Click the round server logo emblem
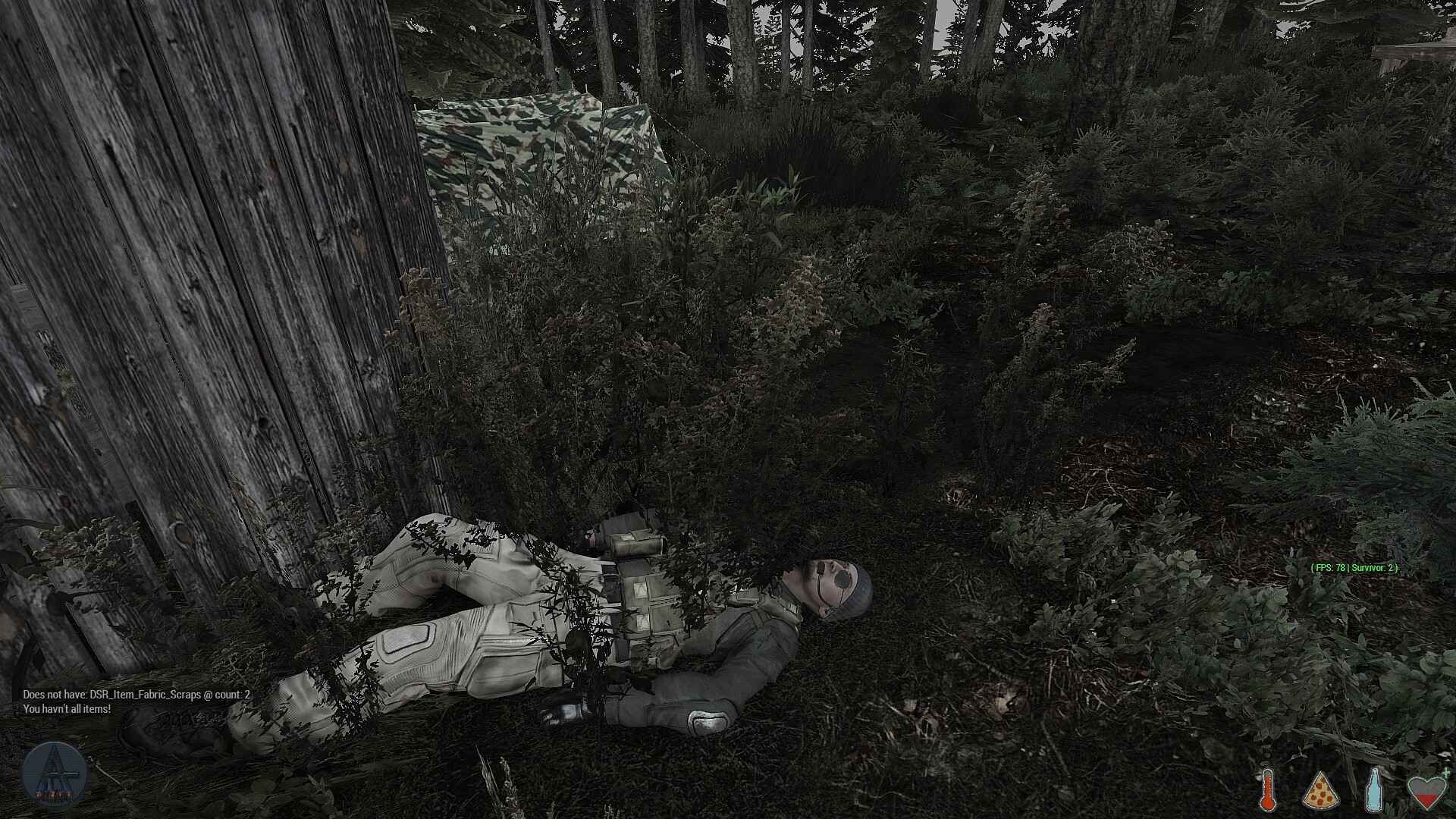The image size is (1456, 819). tap(54, 776)
